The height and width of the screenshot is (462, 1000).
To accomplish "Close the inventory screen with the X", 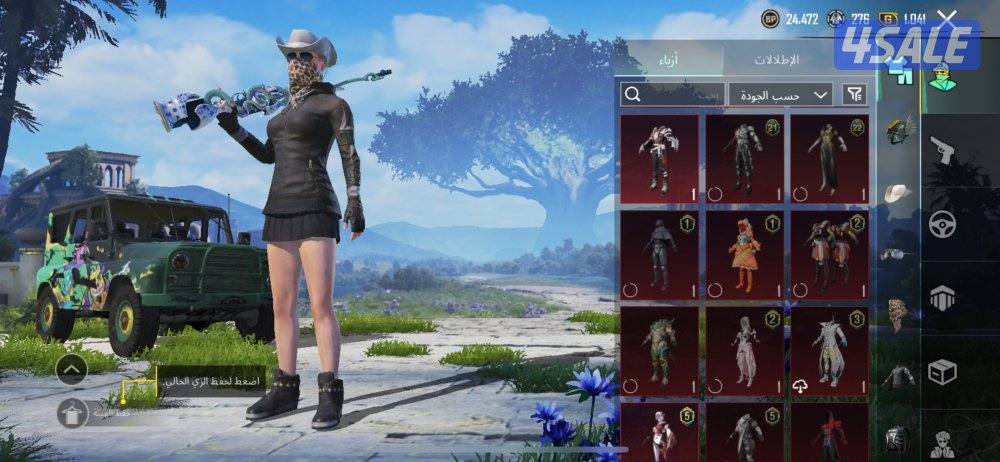I will click(947, 17).
